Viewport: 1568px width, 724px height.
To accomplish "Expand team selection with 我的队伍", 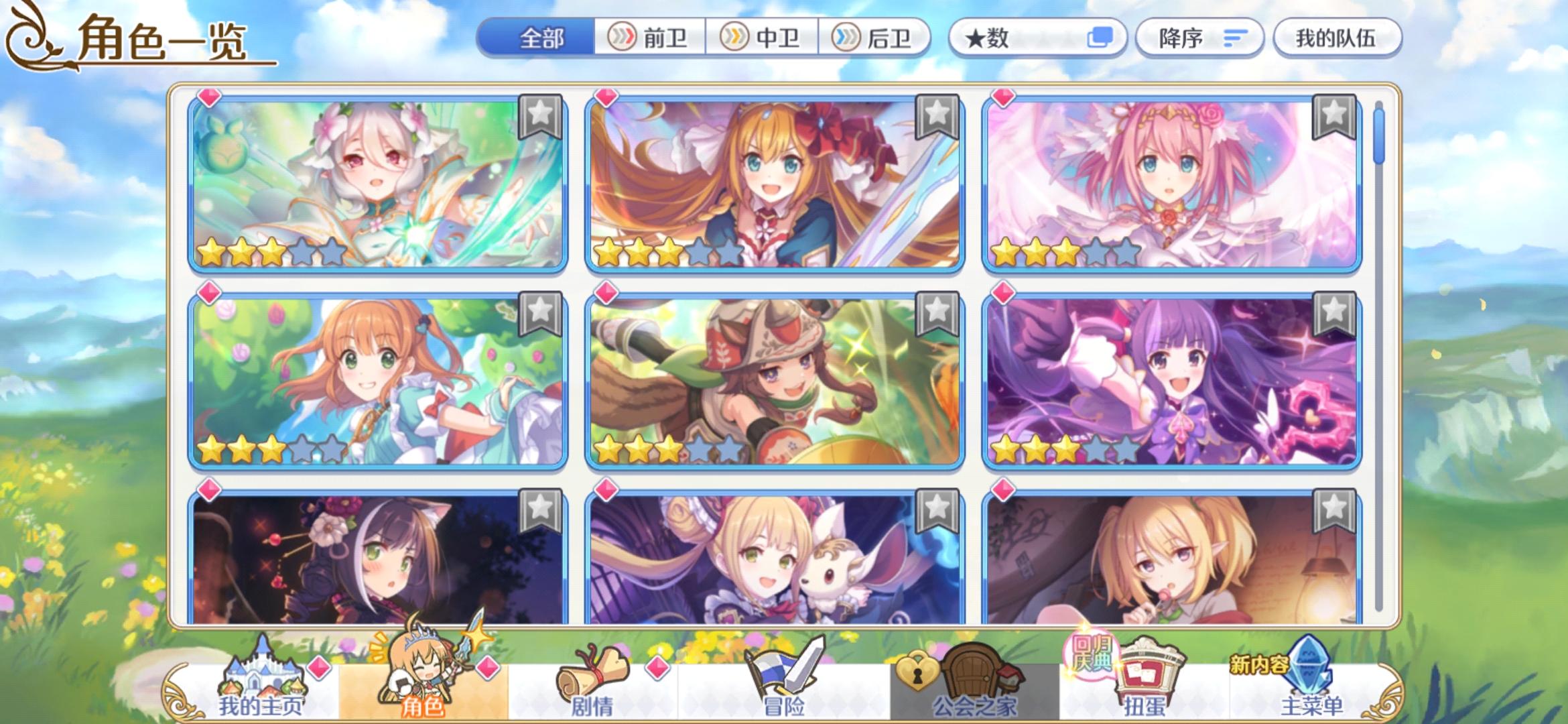I will [x=1337, y=38].
